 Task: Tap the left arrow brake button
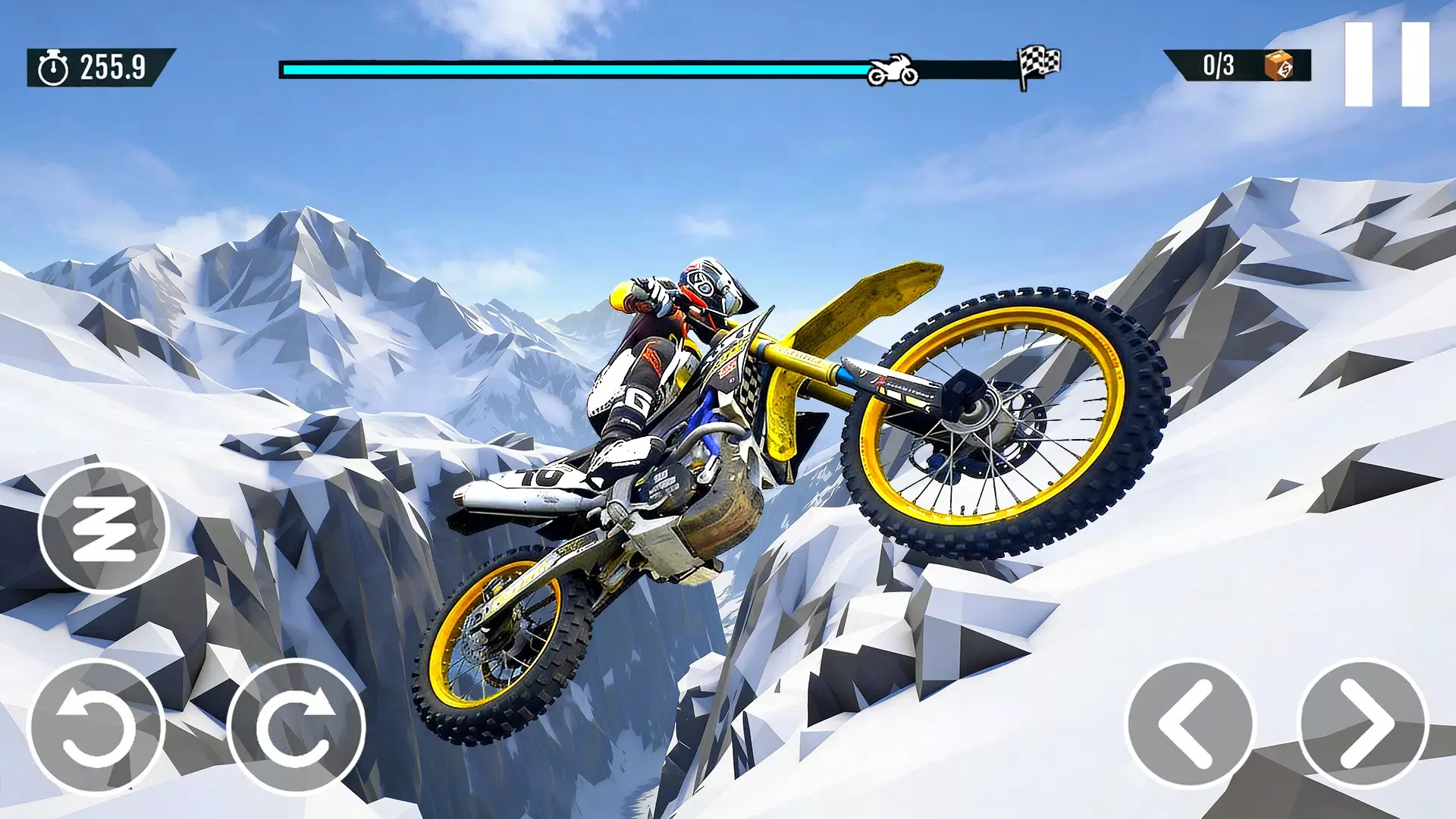pos(1189,724)
